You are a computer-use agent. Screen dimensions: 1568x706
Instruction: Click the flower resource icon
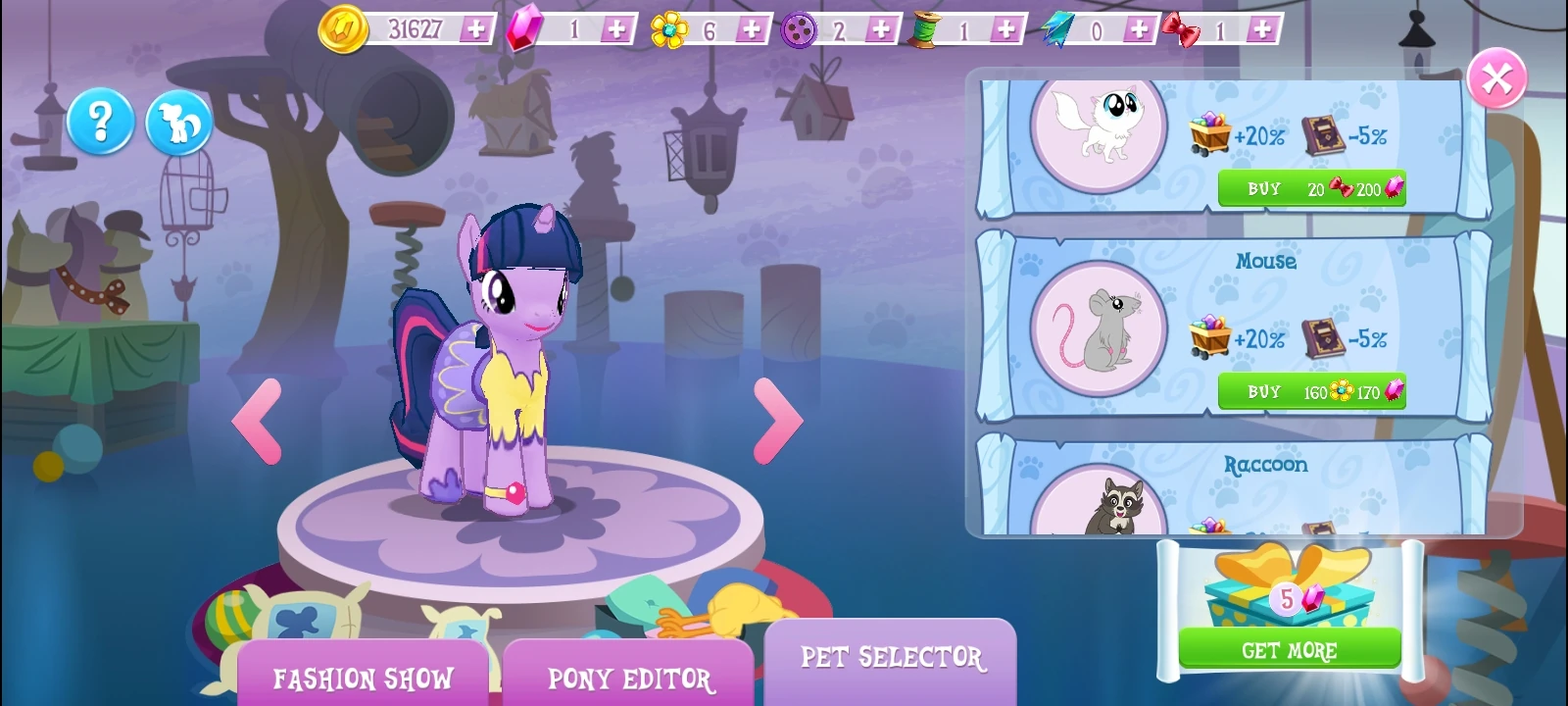click(x=668, y=28)
